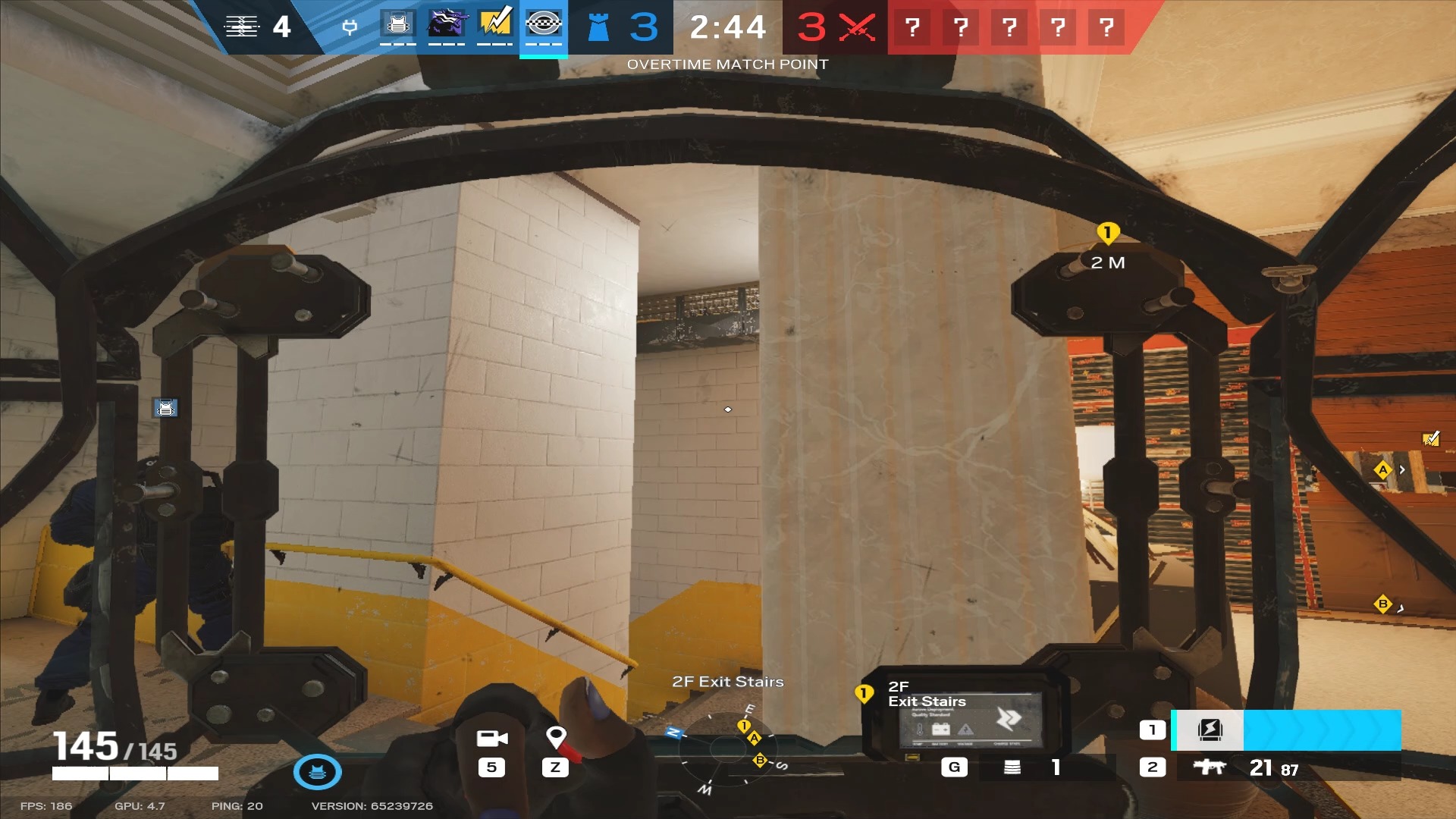The height and width of the screenshot is (819, 1456).
Task: Click the 2F Exit Stairs objective label
Action: coord(727,681)
